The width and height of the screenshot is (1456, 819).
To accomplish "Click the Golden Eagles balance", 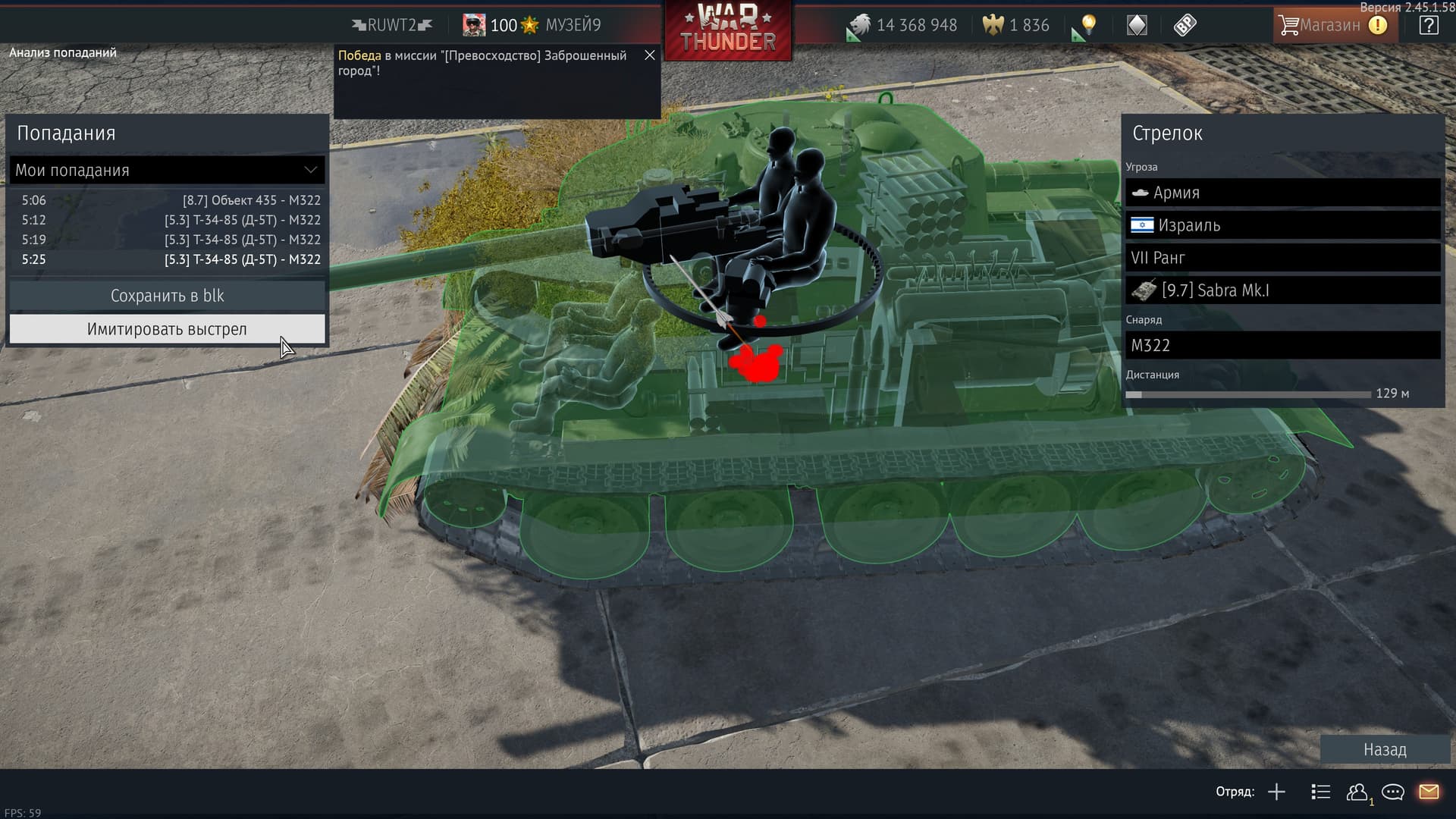I will 1016,25.
